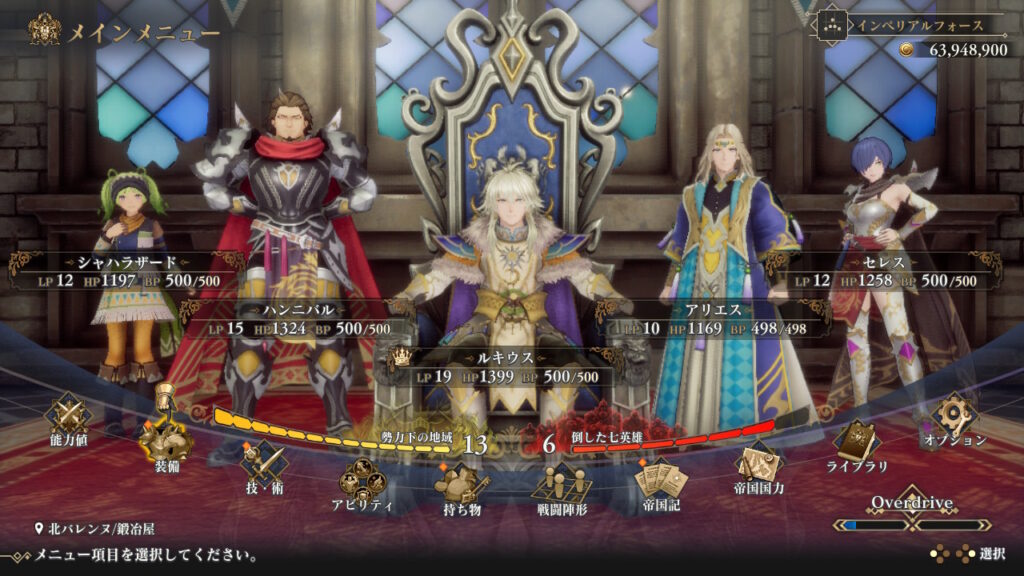
Task: Choose emperor ルキウス's status panel
Action: [x=503, y=366]
